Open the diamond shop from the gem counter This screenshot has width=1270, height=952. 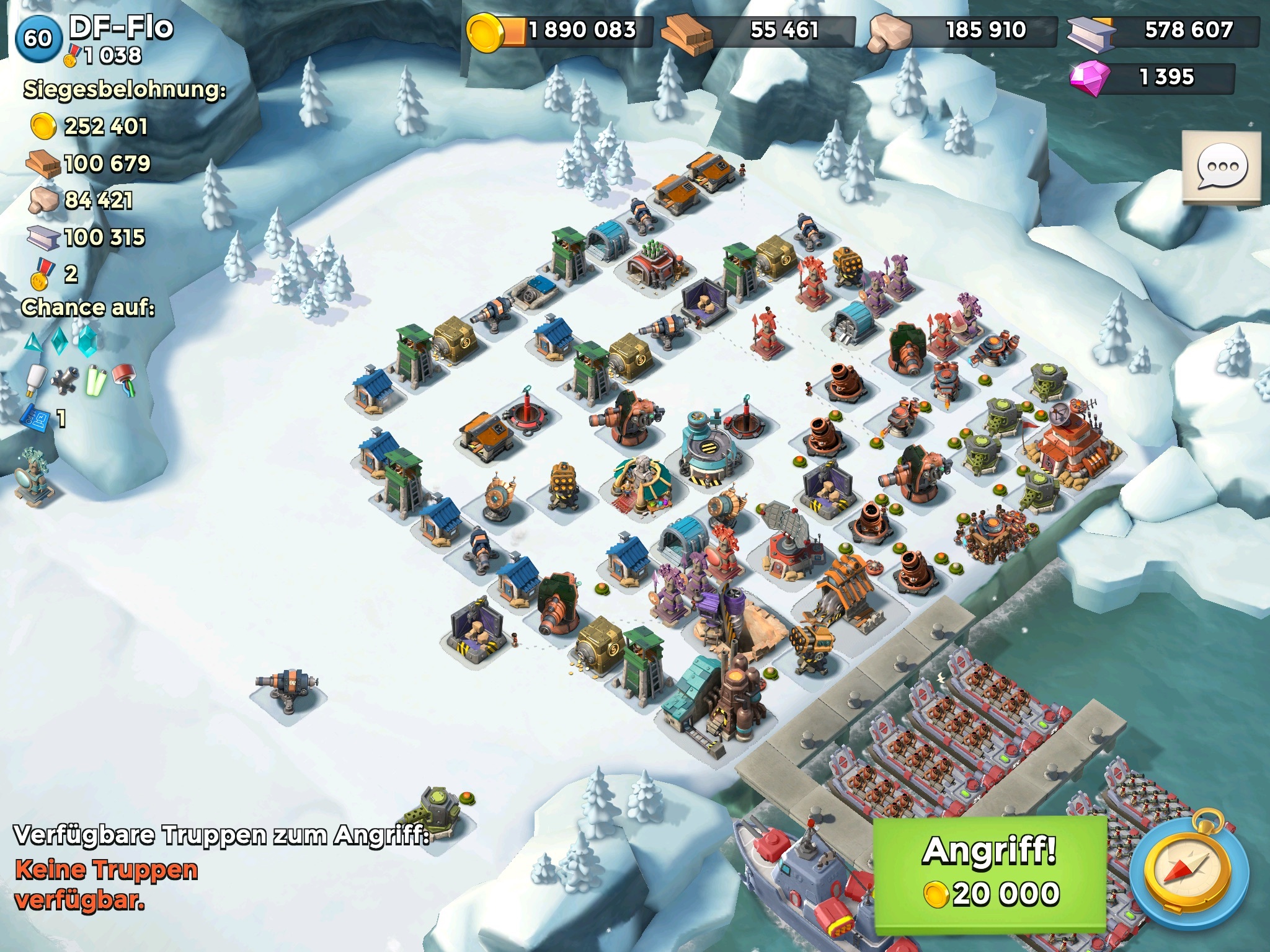pyautogui.click(x=1152, y=78)
